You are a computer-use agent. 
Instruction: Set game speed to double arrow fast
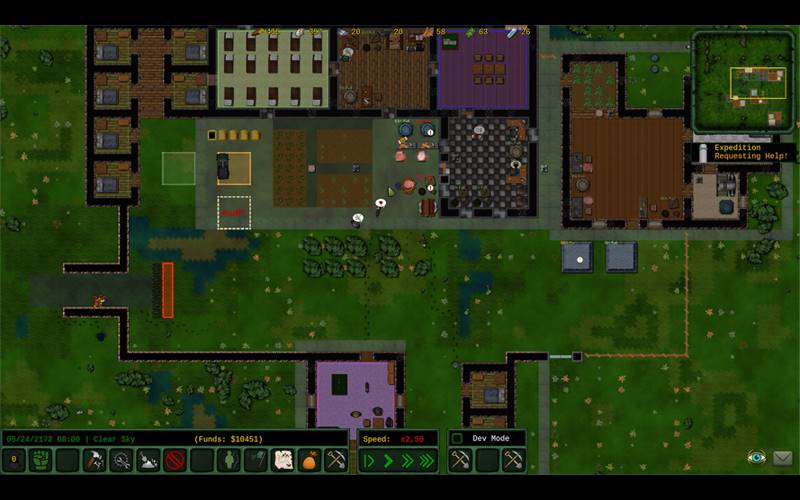click(407, 460)
